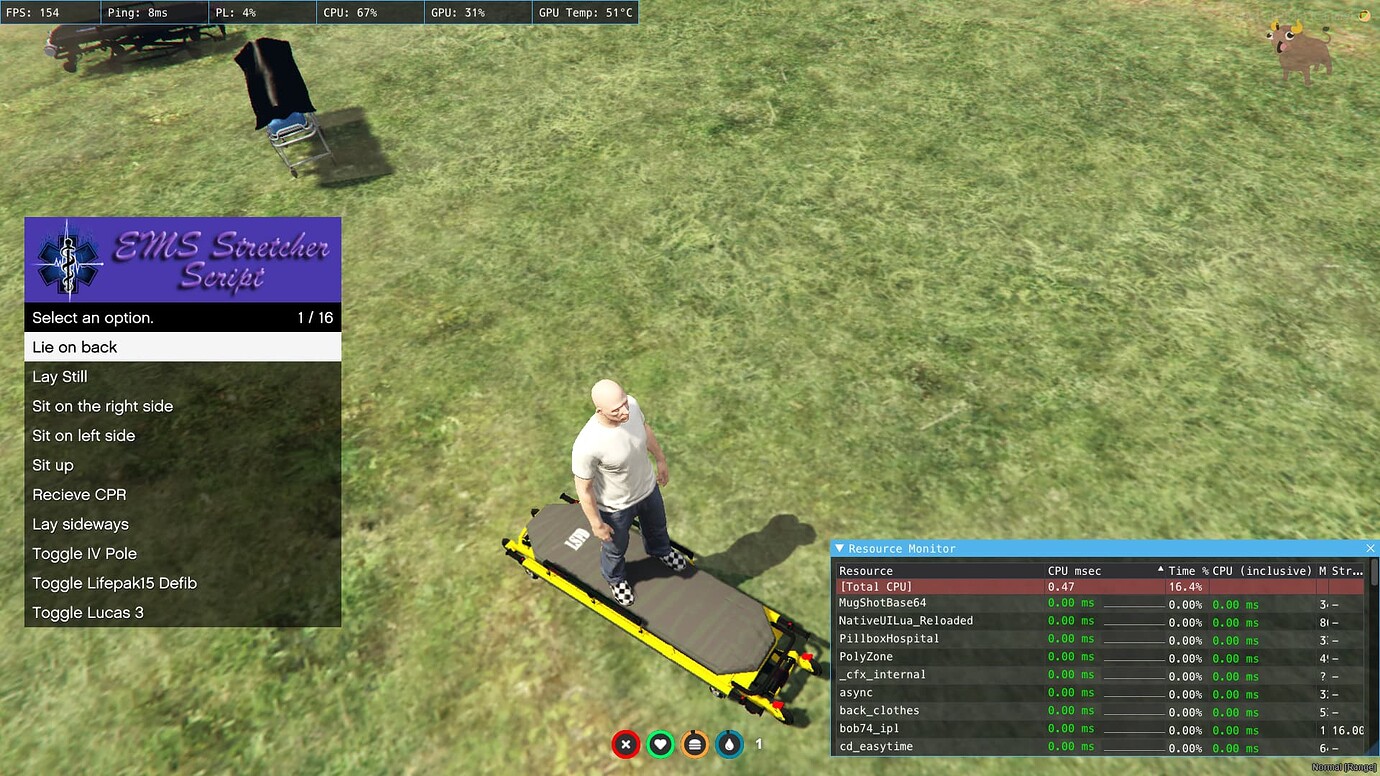The width and height of the screenshot is (1380, 776).
Task: Click the CPU msec sort arrow
Action: tap(1160, 570)
